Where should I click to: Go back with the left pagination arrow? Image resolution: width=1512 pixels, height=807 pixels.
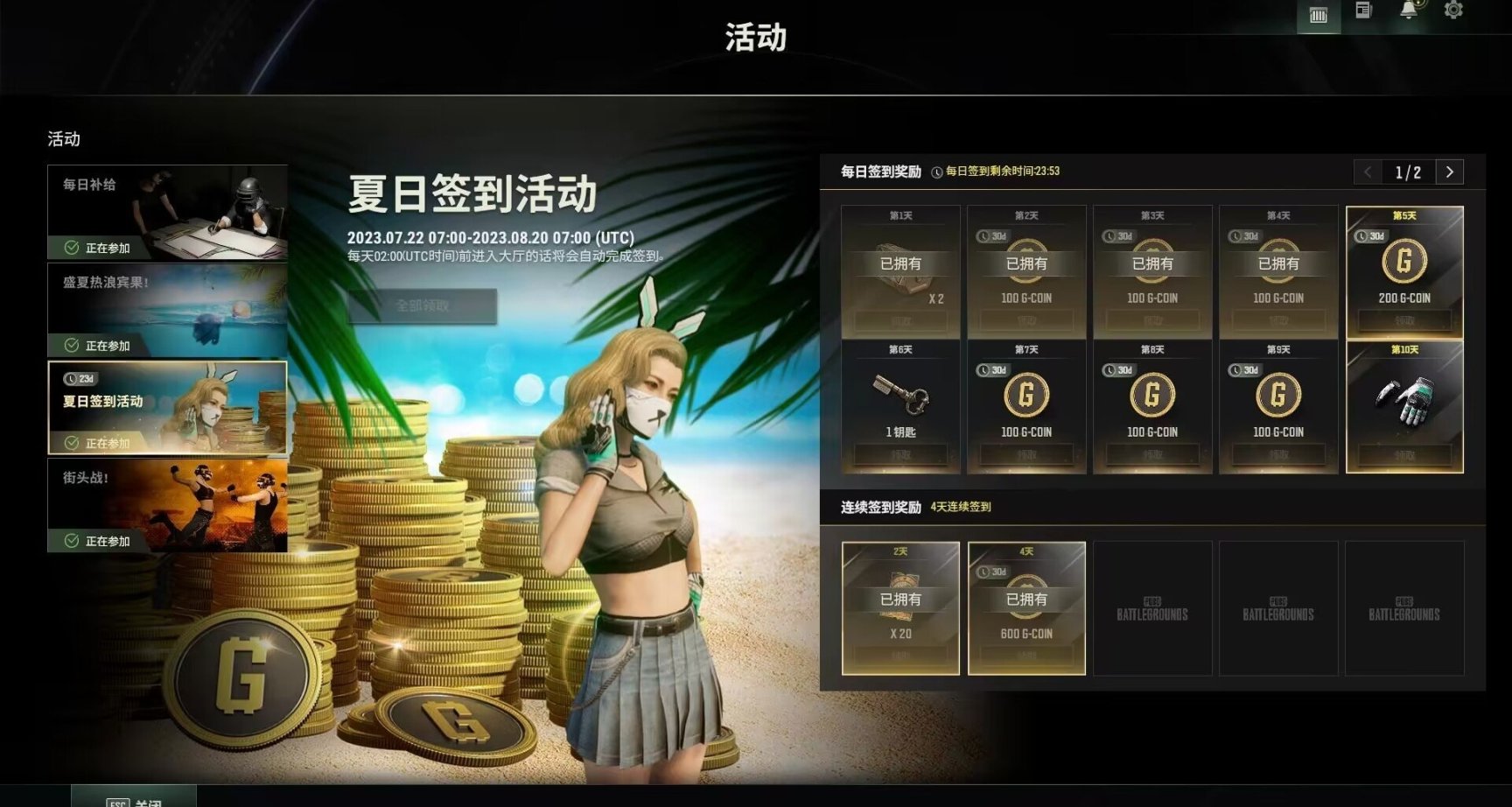1369,172
